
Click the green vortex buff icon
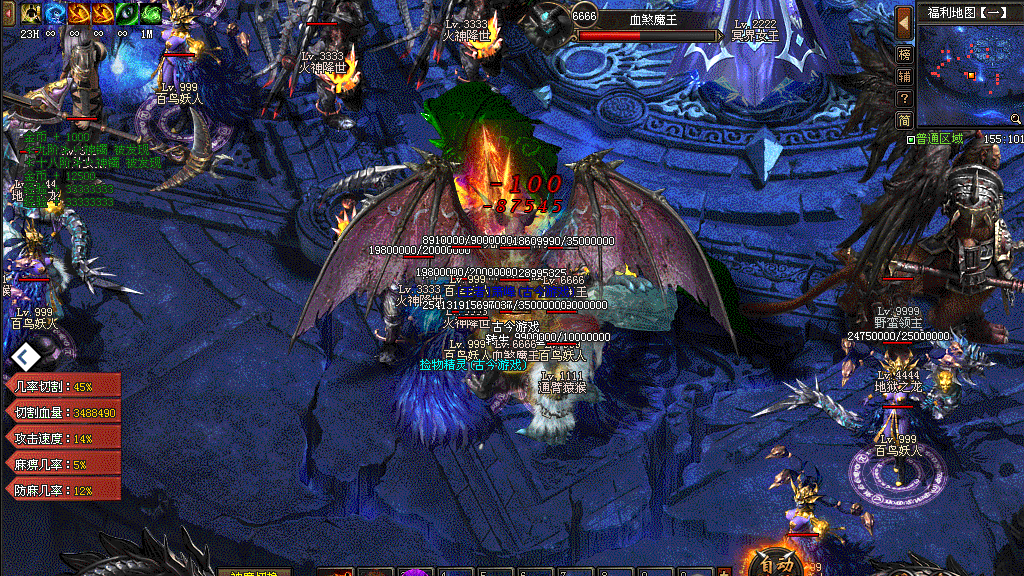point(151,13)
